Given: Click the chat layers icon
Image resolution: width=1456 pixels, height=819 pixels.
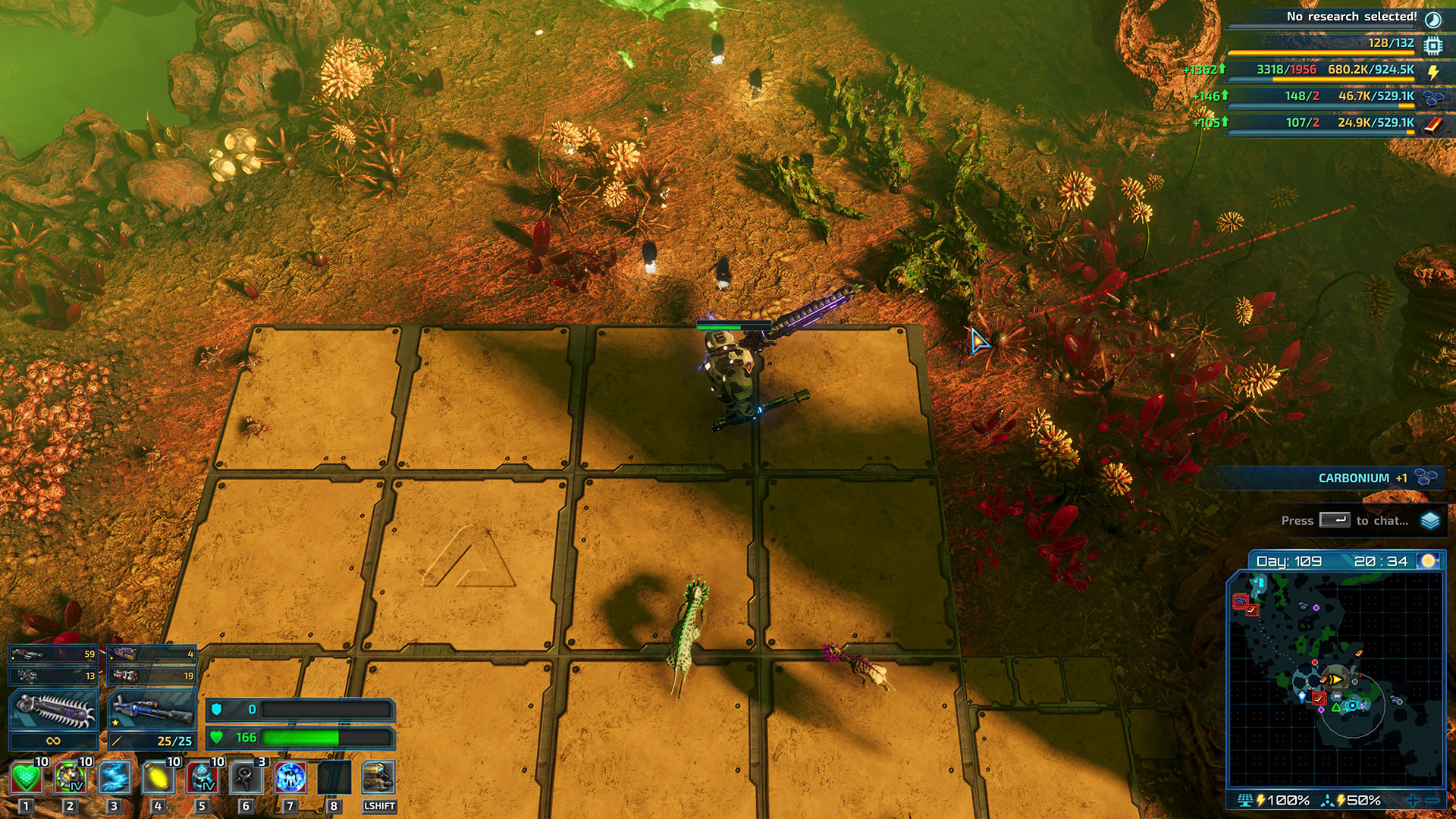Looking at the screenshot, I should pos(1430,520).
